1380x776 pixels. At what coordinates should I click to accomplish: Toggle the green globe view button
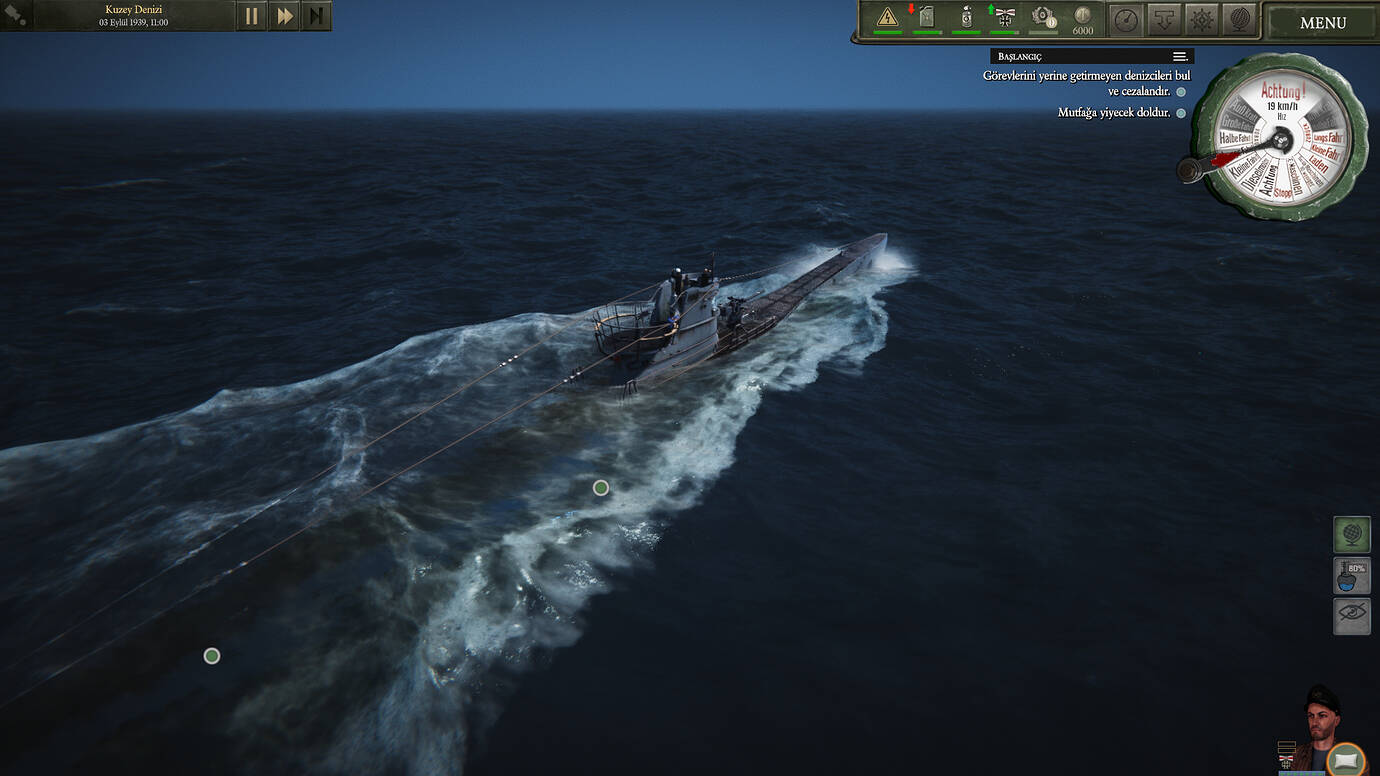(x=1351, y=534)
